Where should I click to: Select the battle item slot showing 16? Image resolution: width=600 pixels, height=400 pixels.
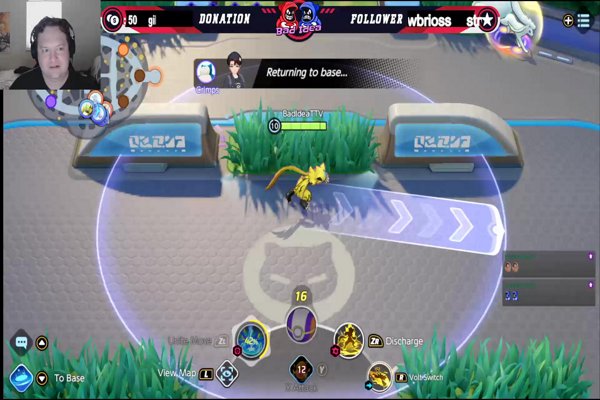point(299,324)
